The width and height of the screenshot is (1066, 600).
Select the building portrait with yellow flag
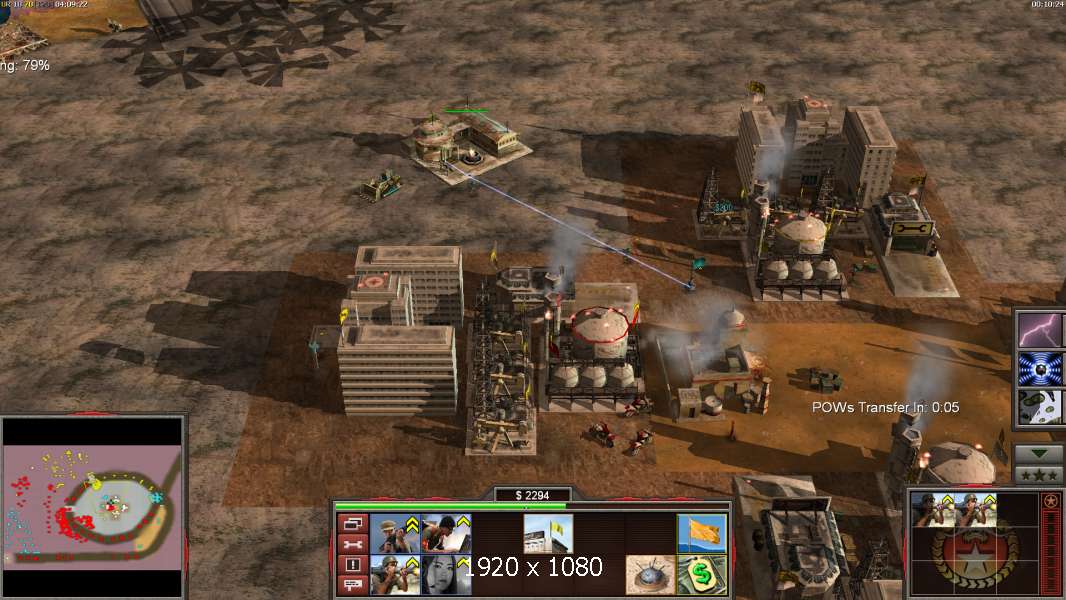tap(548, 533)
